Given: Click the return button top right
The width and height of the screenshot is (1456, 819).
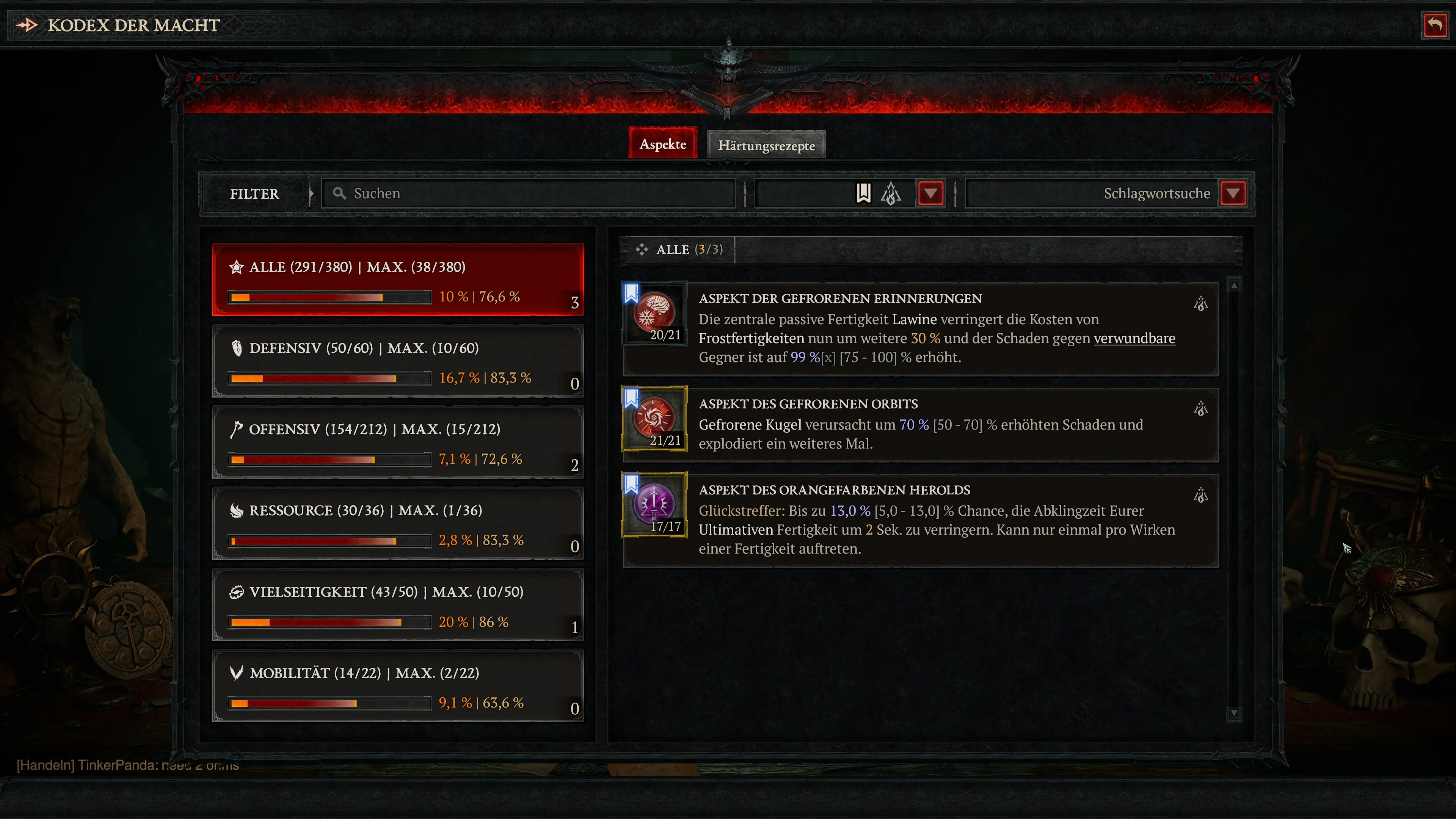Looking at the screenshot, I should click(1435, 24).
